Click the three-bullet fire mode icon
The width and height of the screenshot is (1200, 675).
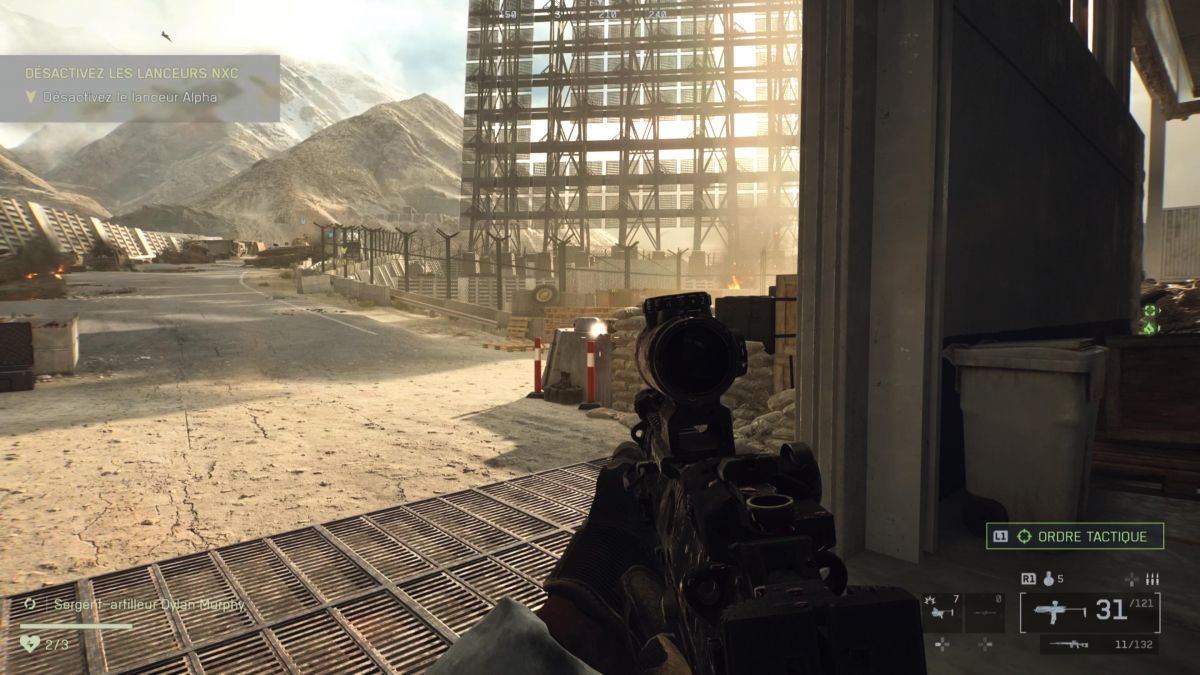pyautogui.click(x=1150, y=578)
